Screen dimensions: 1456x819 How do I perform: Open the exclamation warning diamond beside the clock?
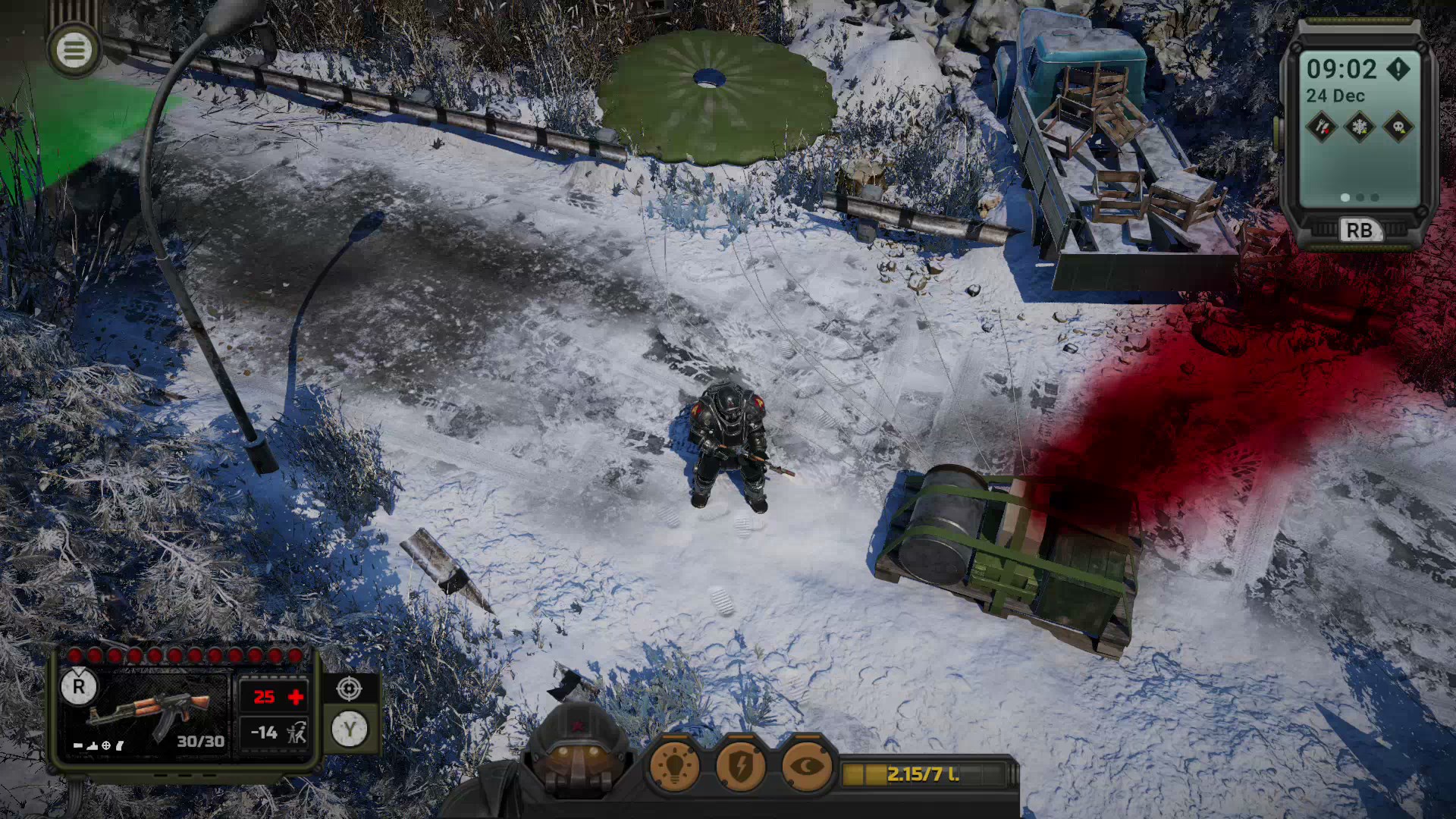tap(1398, 69)
